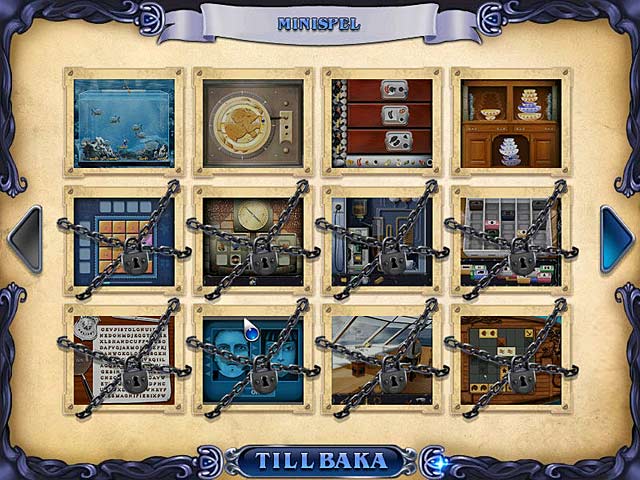This screenshot has width=640, height=480.
Task: Go to next minigame page
Action: point(615,240)
